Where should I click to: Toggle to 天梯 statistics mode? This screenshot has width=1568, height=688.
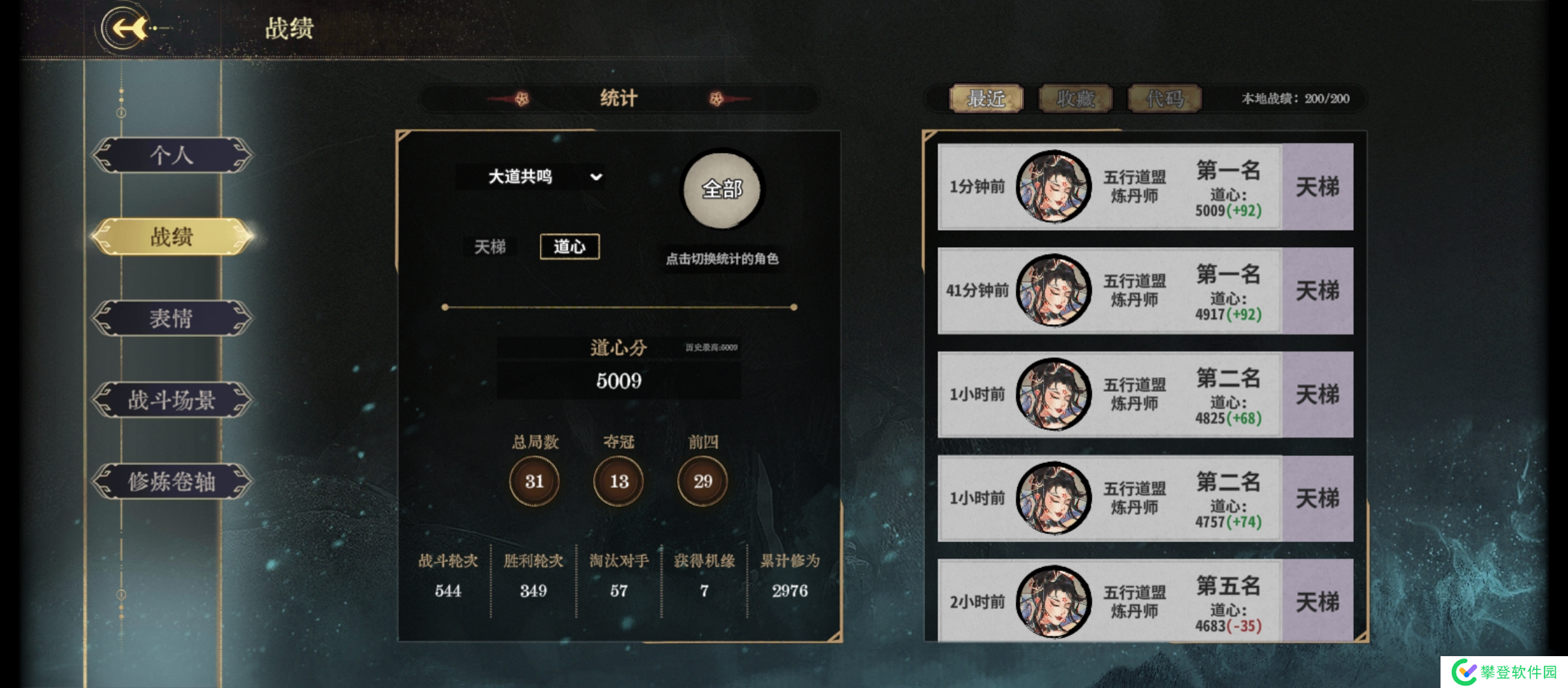(490, 247)
